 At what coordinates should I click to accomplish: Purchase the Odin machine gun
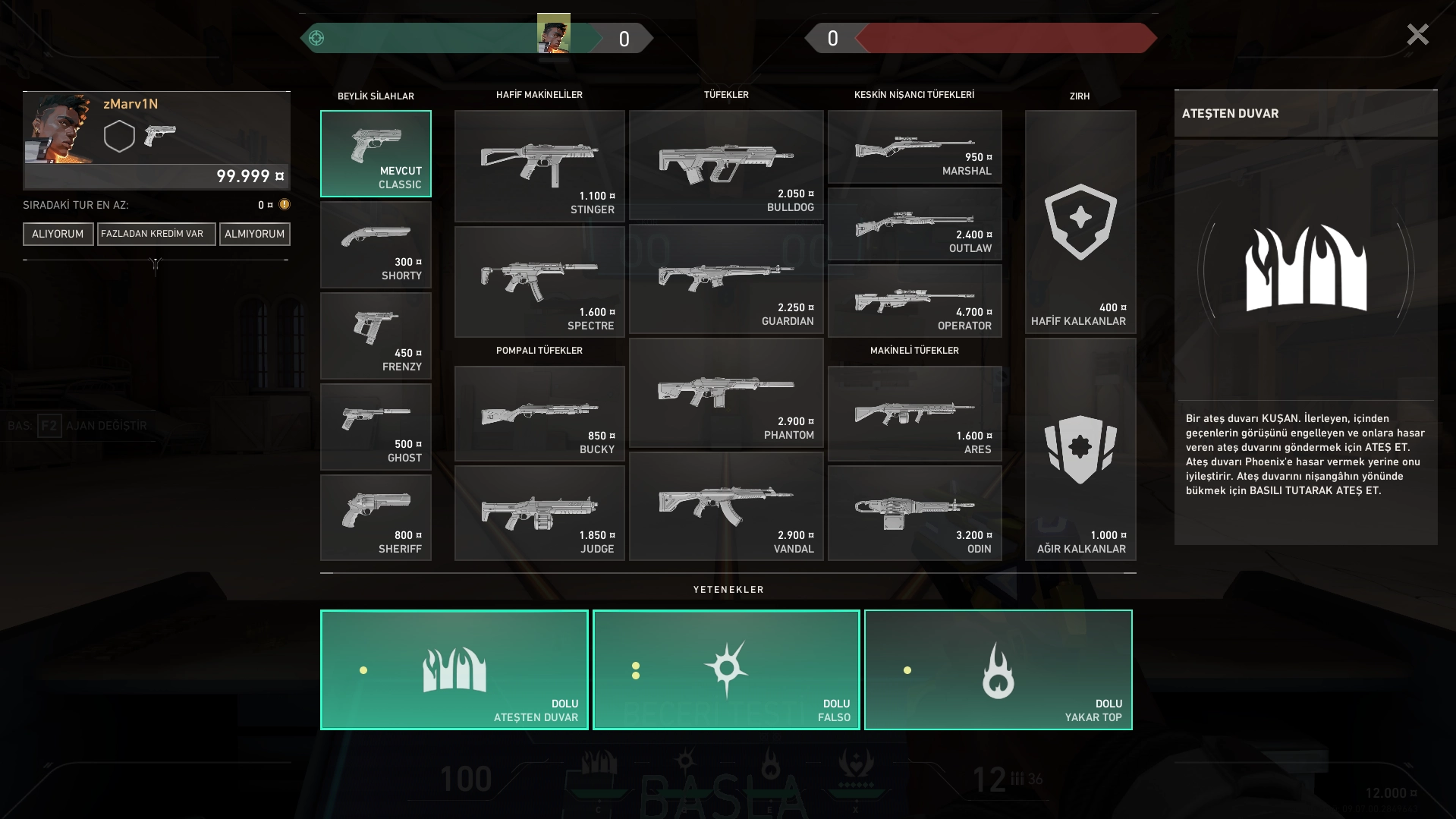click(x=914, y=513)
